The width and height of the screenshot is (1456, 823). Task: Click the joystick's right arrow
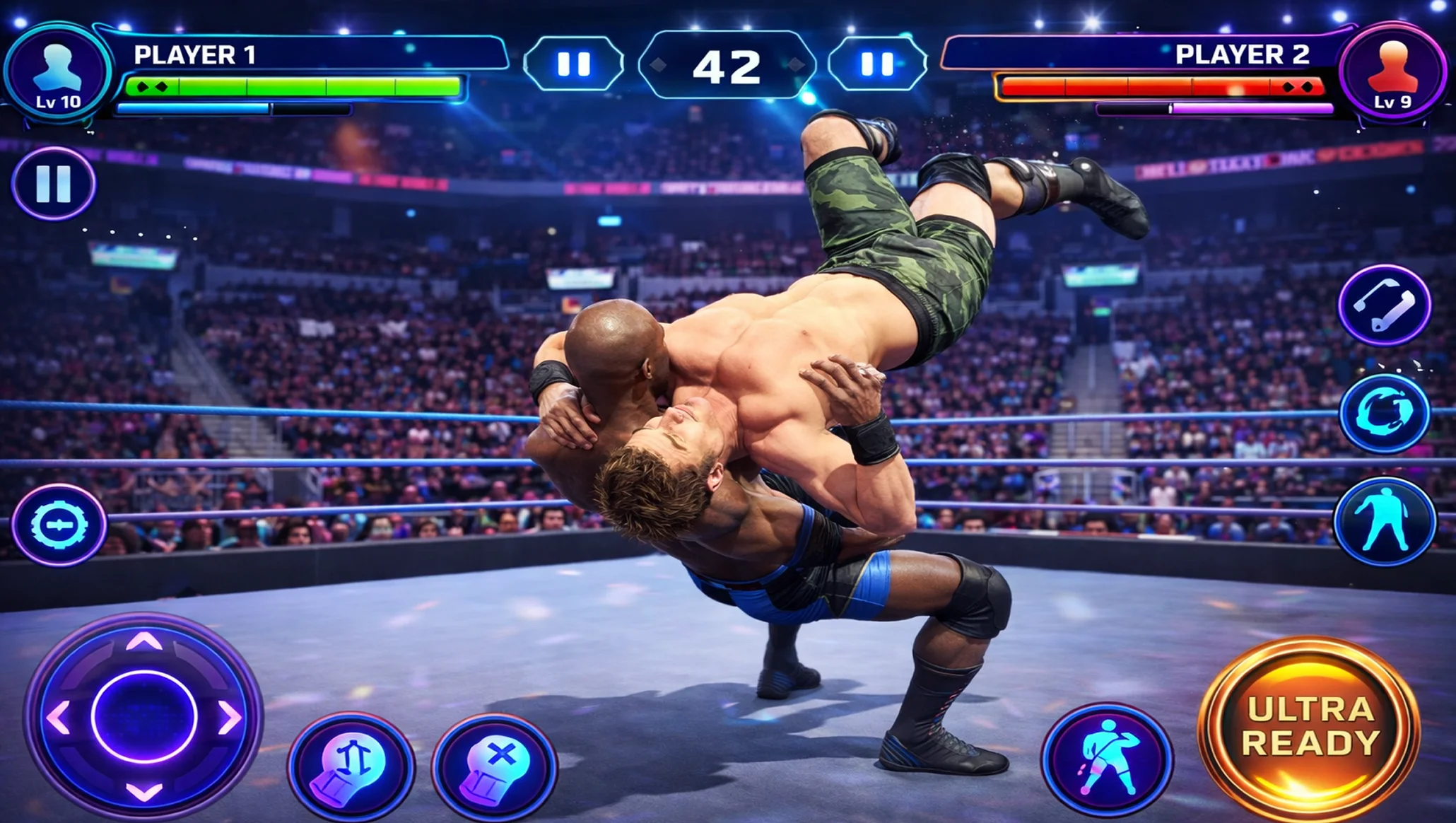click(230, 718)
